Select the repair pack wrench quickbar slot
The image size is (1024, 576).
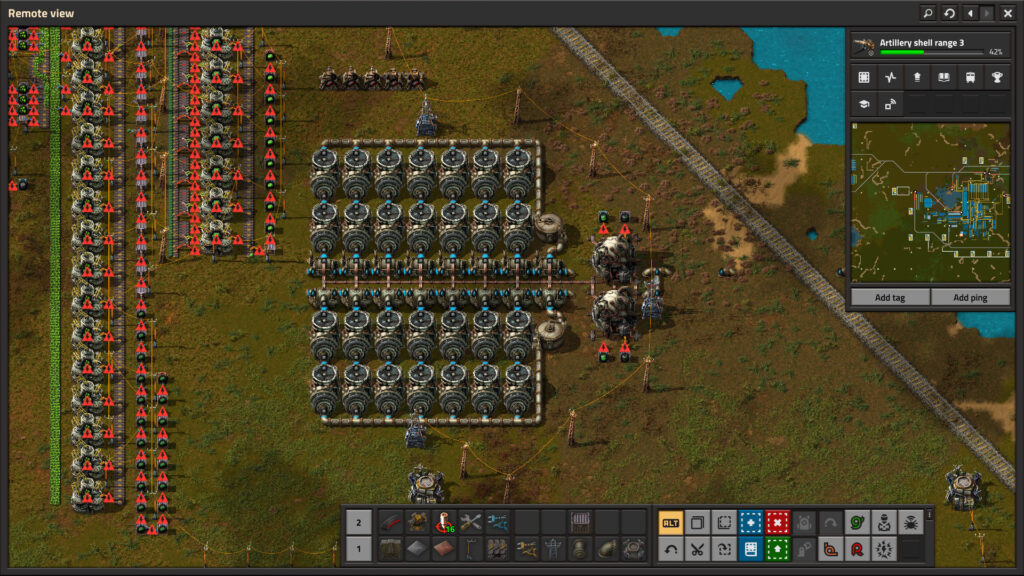[x=470, y=522]
